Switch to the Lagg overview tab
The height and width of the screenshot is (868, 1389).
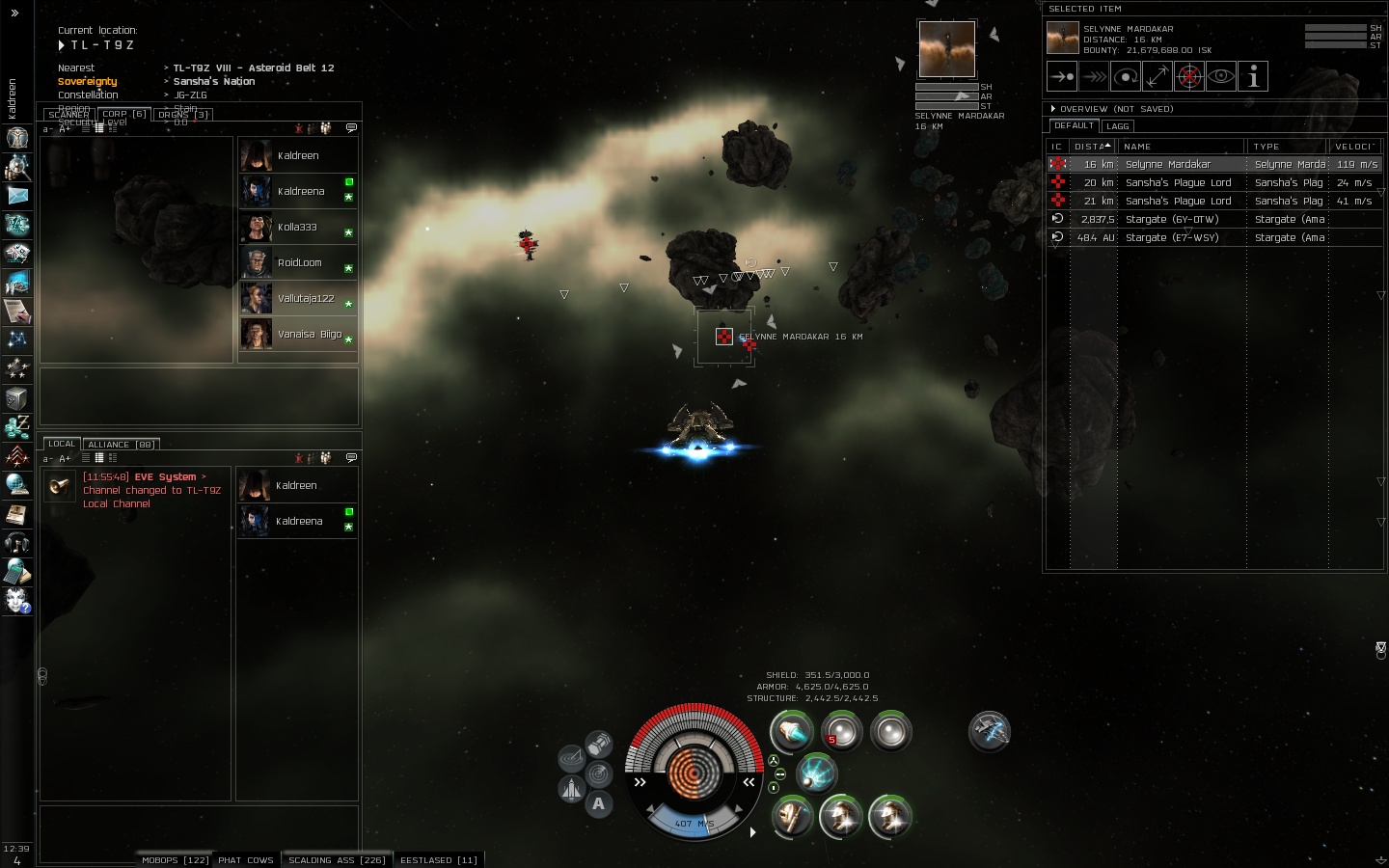click(x=1118, y=126)
